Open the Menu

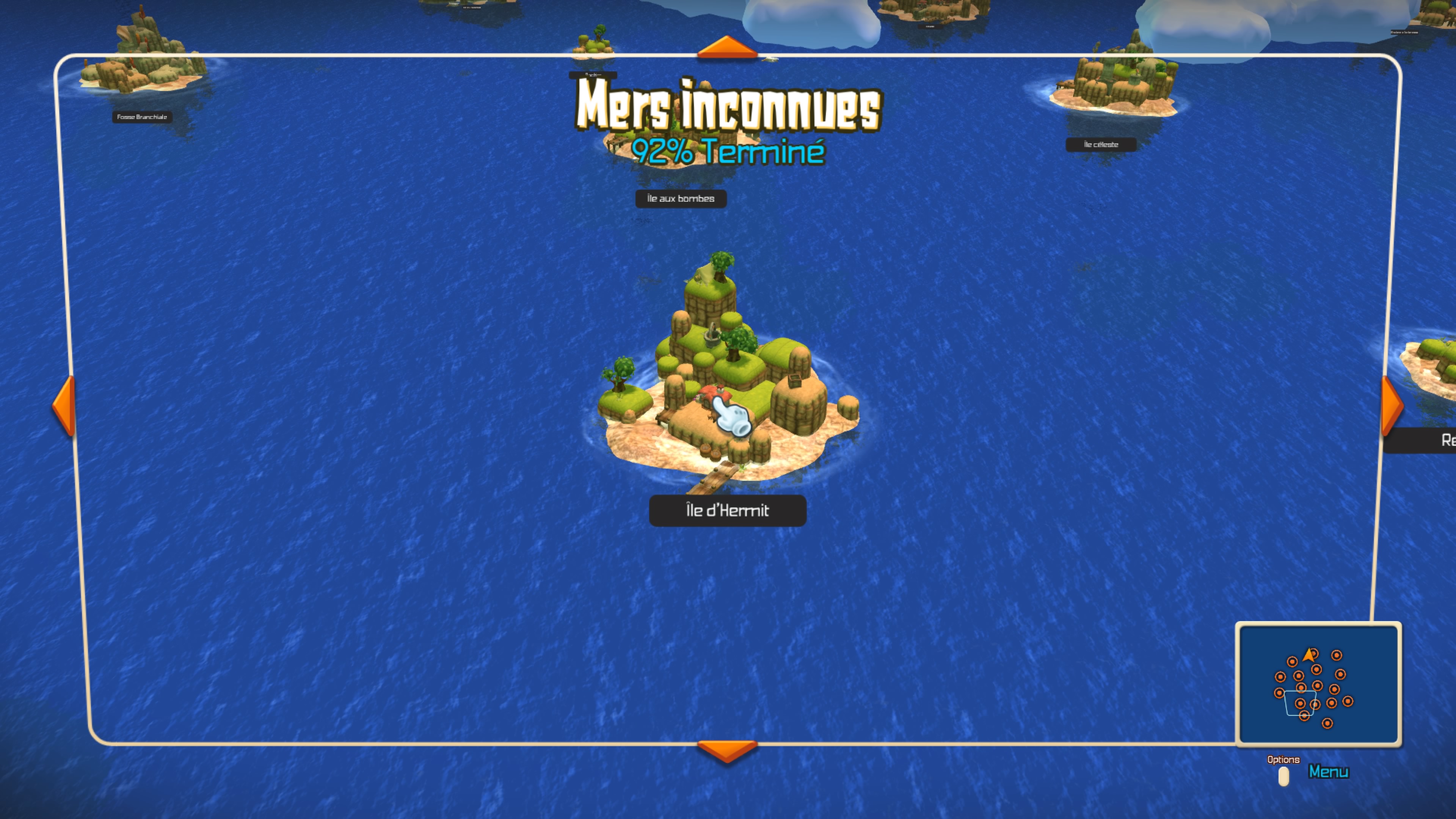tap(1328, 772)
